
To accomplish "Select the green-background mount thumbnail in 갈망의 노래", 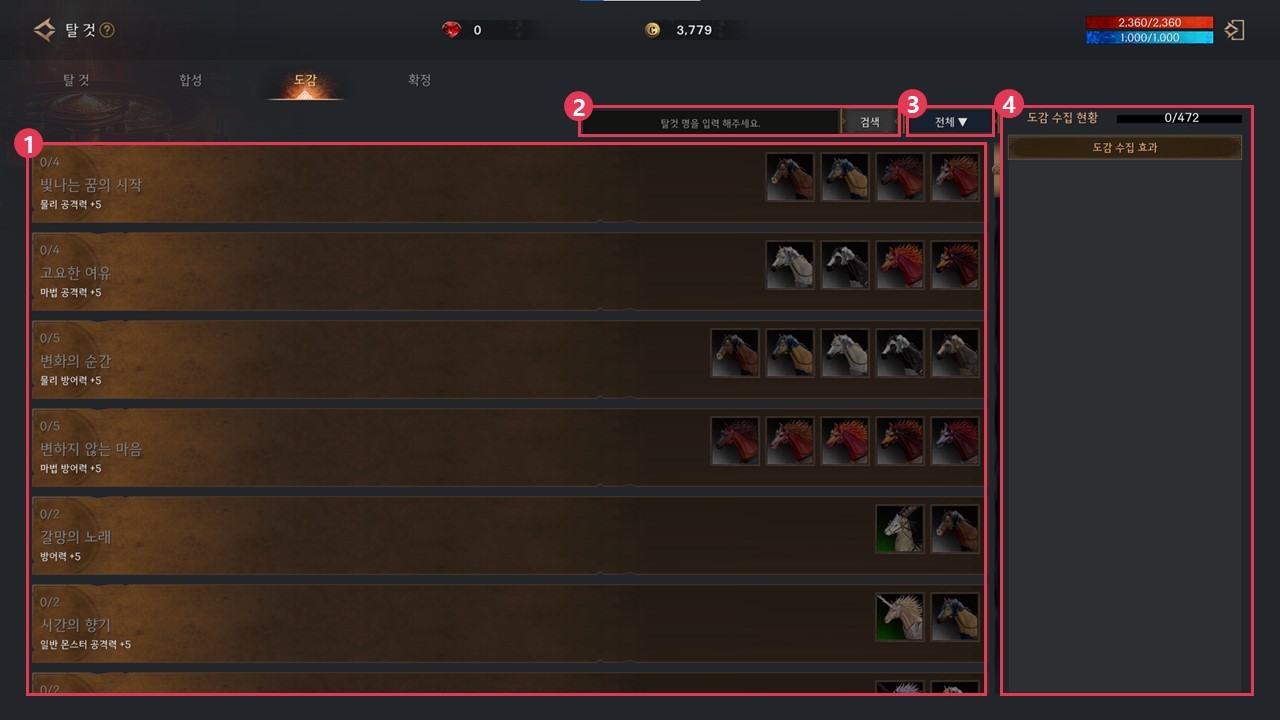I will pos(900,529).
